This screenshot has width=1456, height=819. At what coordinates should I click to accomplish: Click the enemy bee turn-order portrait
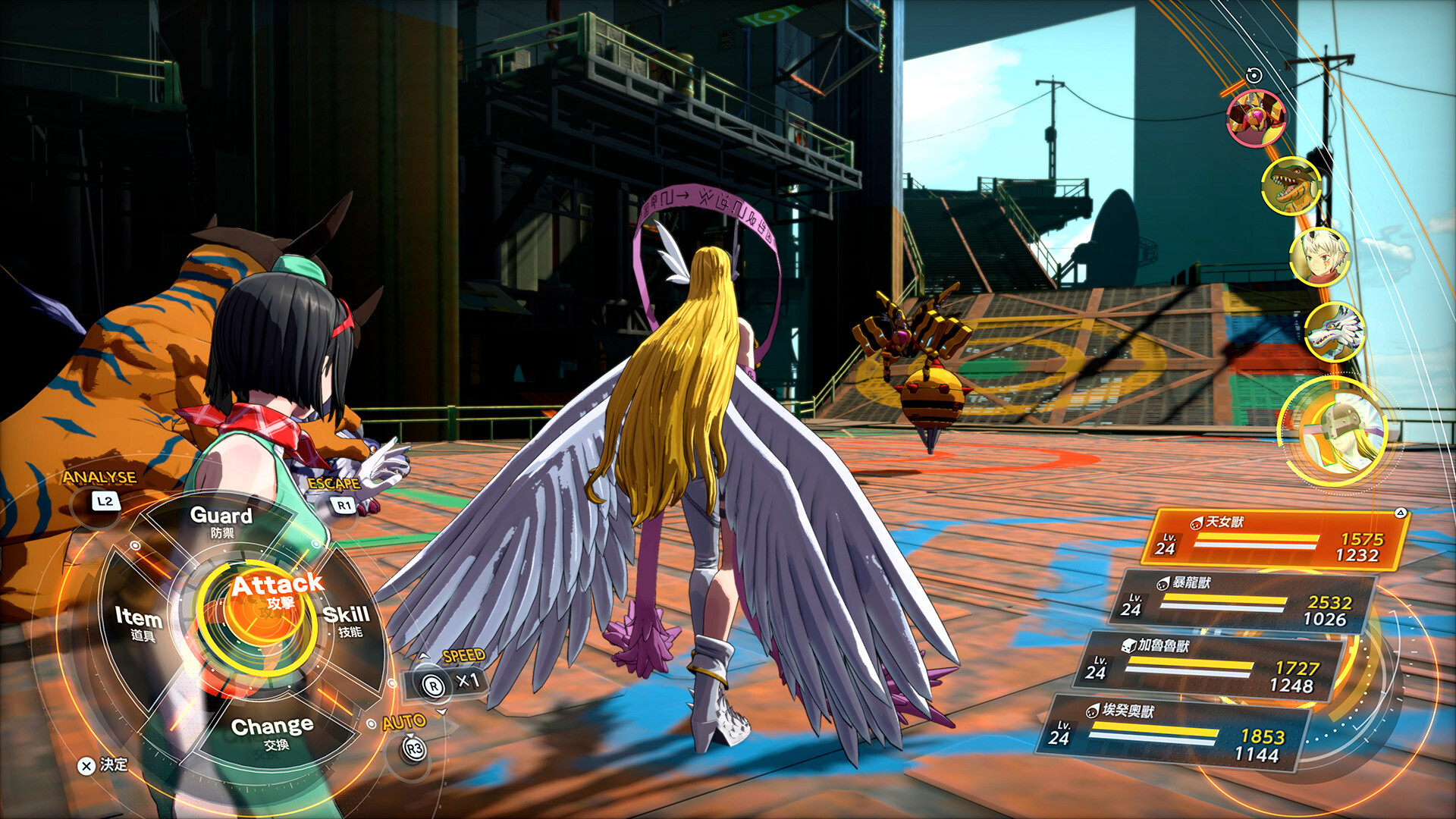[x=1256, y=118]
